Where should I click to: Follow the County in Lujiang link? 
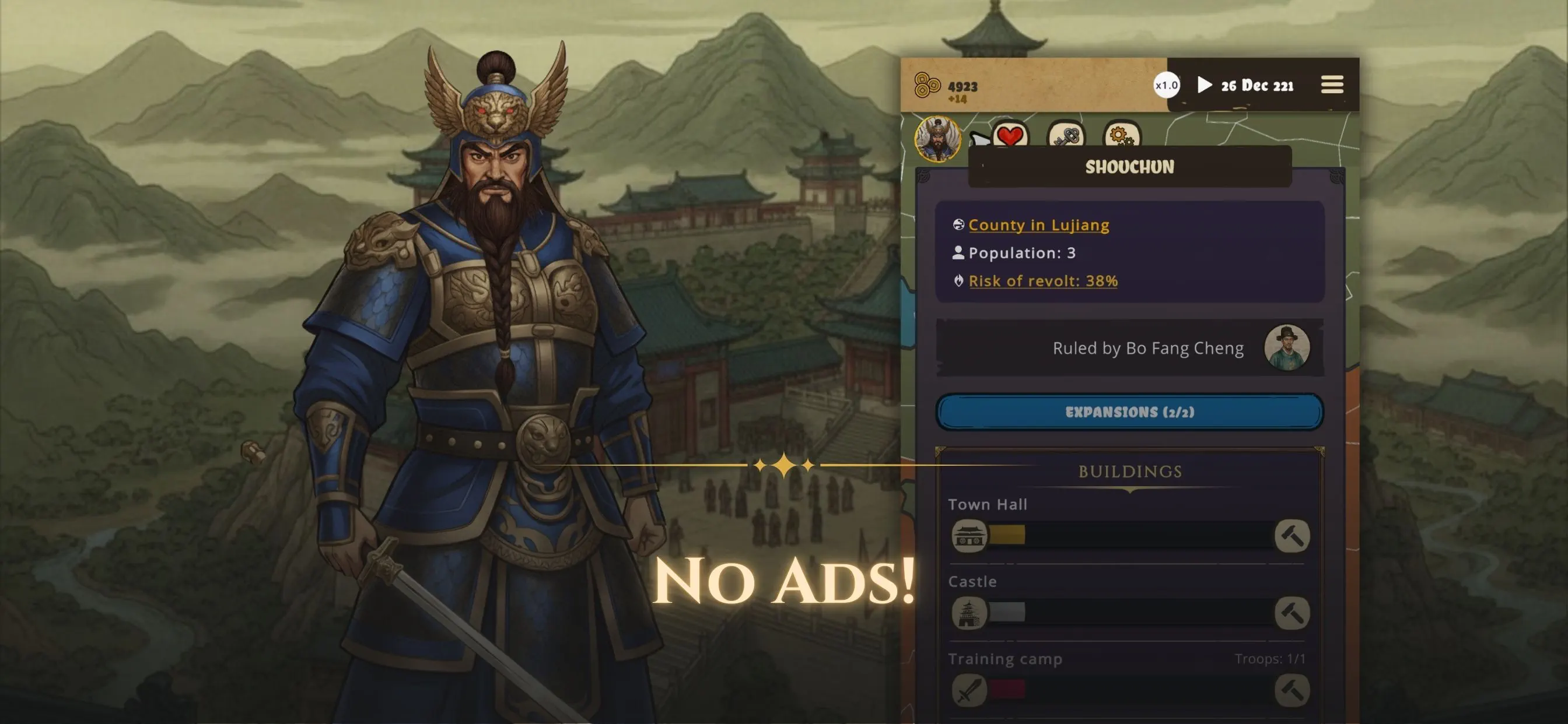1038,224
